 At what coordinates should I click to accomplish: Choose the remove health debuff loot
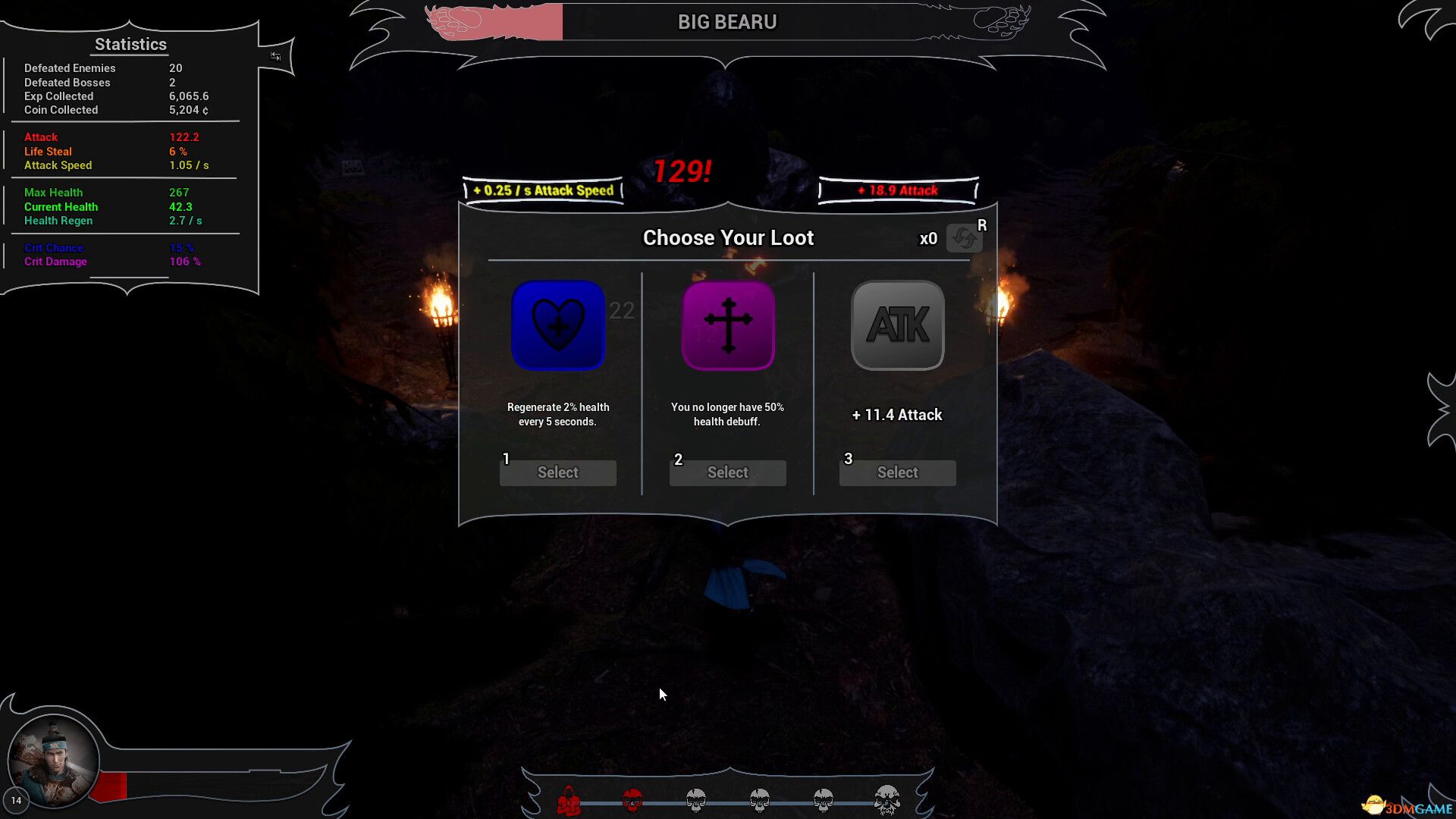(727, 472)
